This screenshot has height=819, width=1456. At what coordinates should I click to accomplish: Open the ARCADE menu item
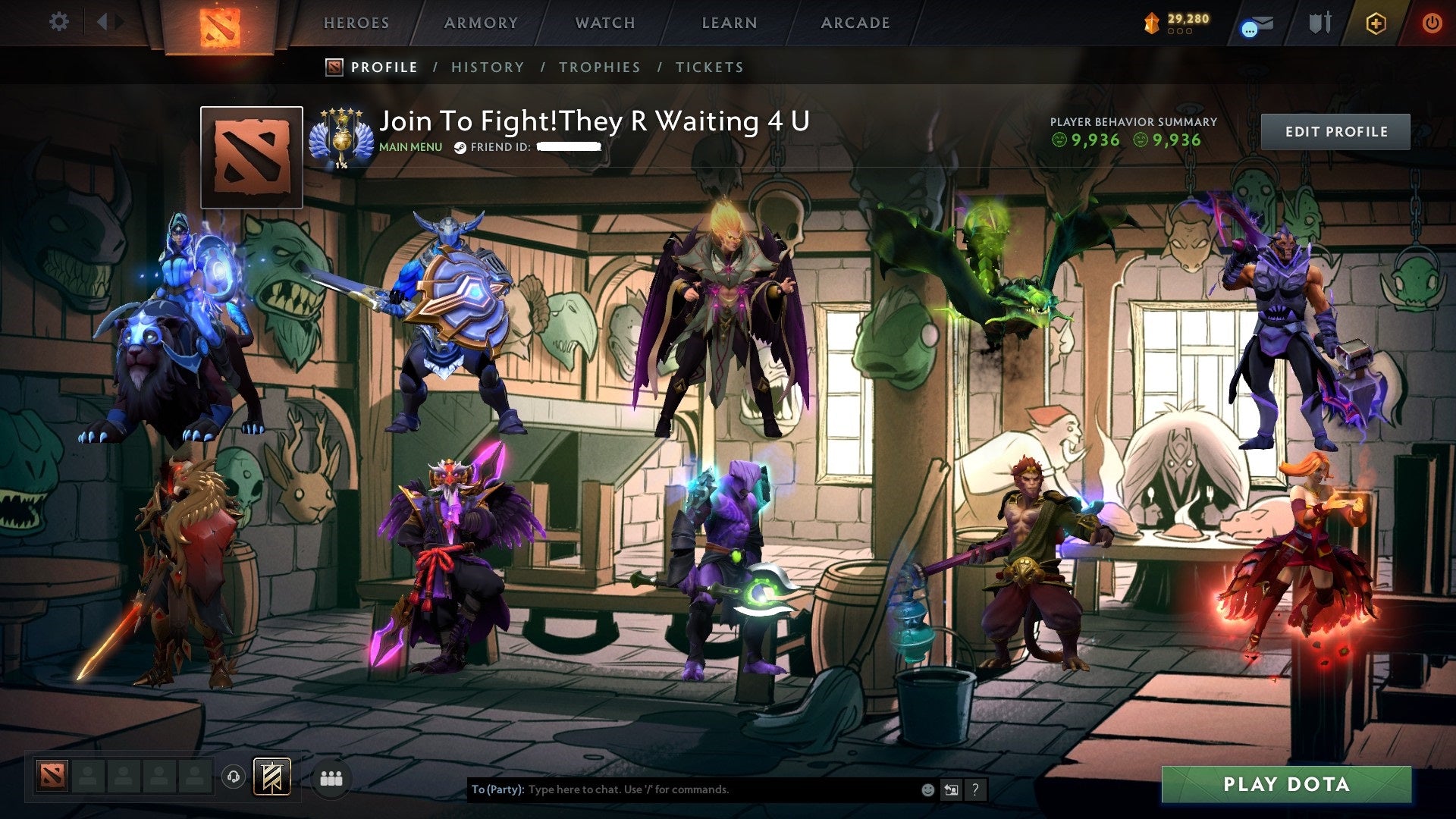[855, 23]
